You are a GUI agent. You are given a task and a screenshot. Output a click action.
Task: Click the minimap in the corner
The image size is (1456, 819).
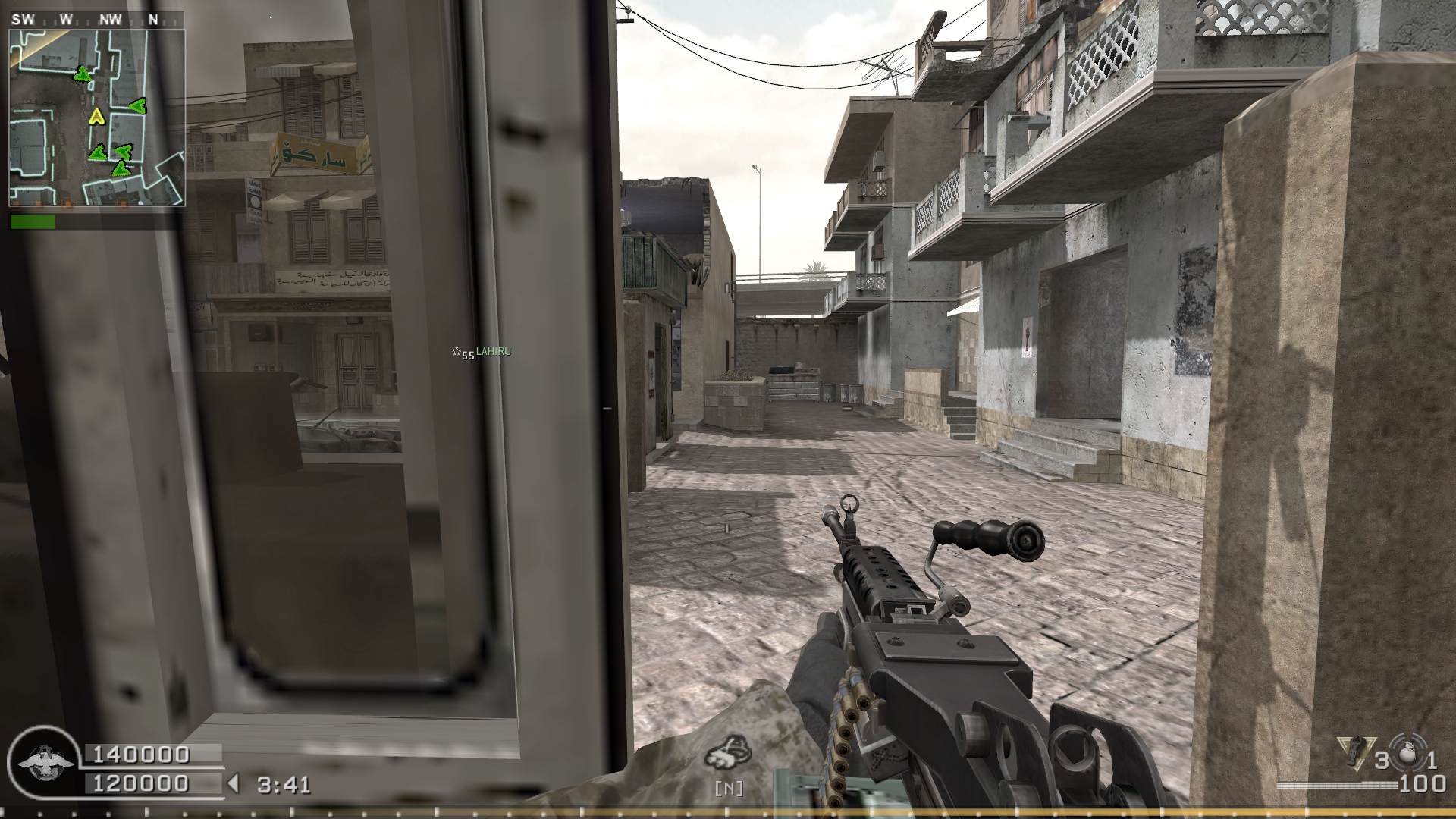pos(96,118)
